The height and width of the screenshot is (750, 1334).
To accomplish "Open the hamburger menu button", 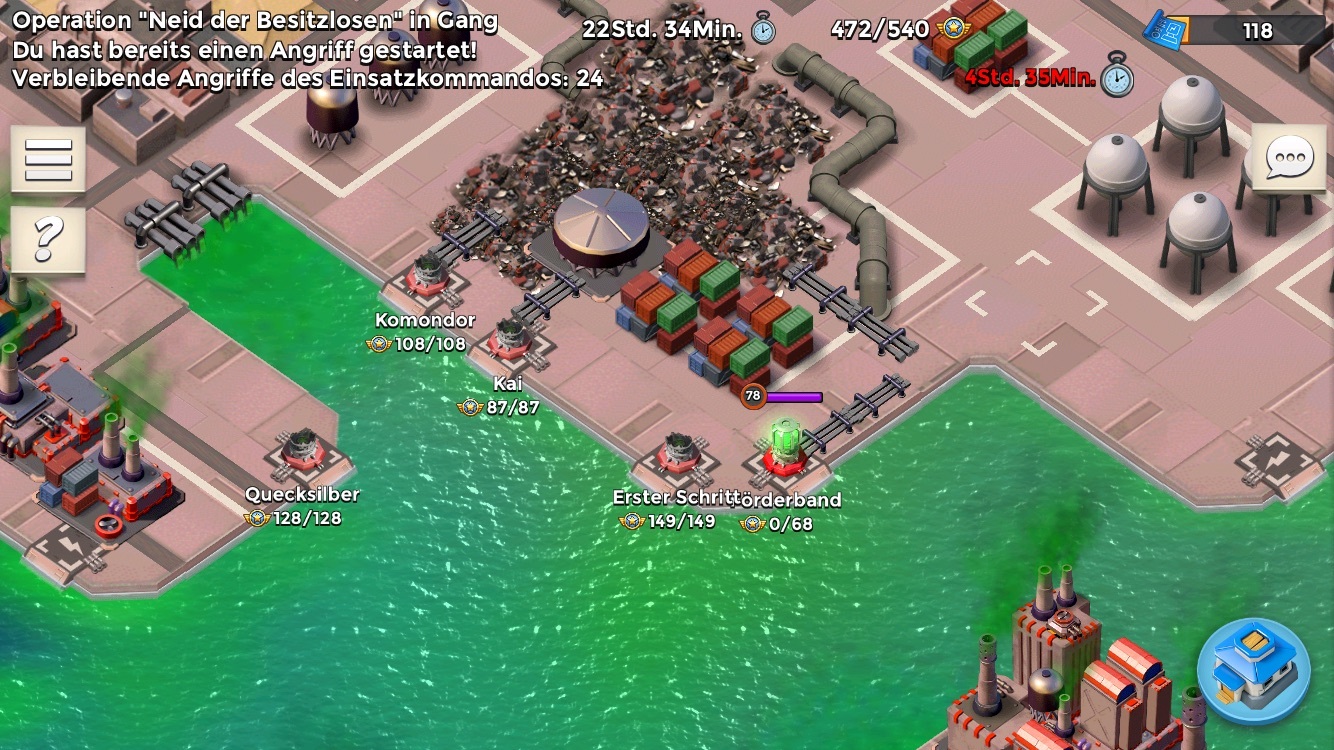I will pyautogui.click(x=48, y=159).
